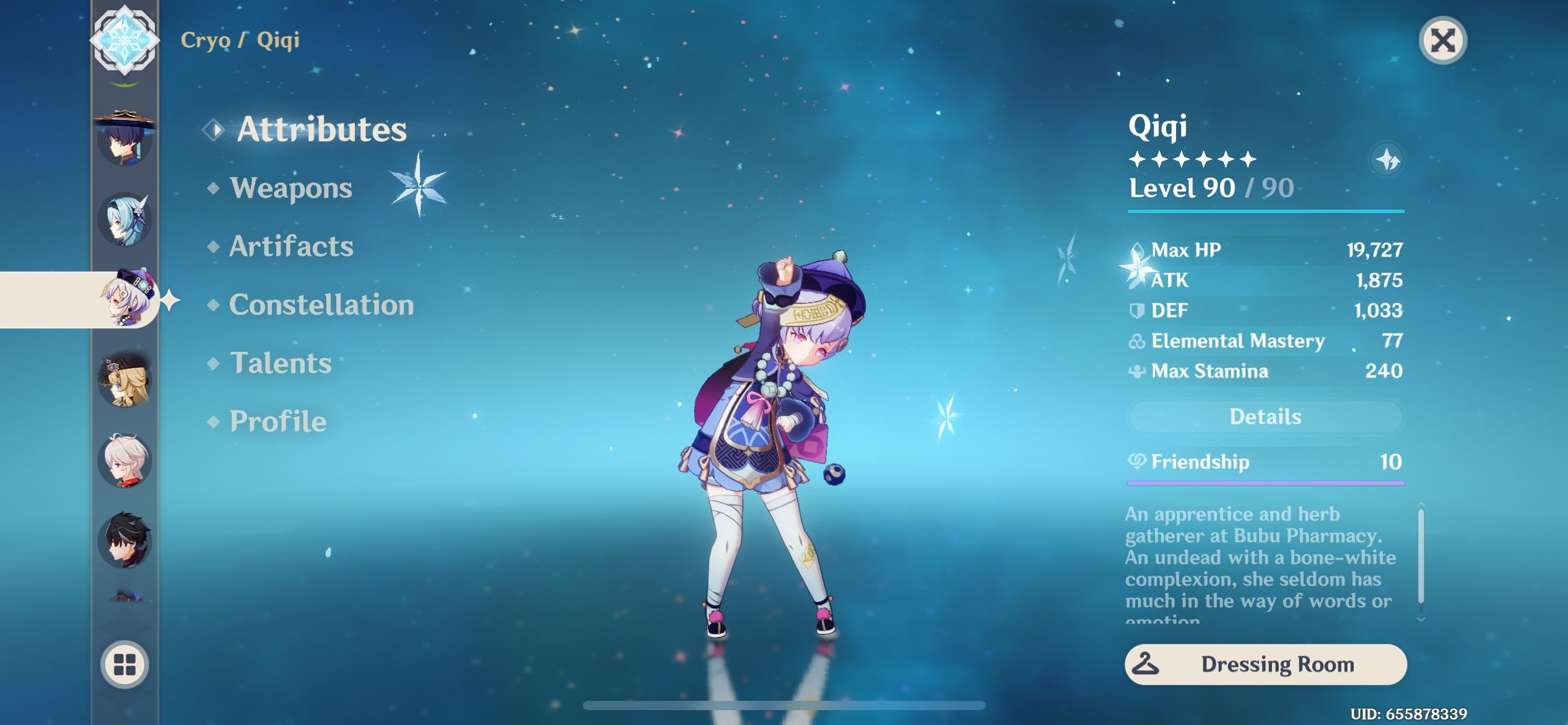This screenshot has height=725, width=1568.
Task: Switch to the Weapons section
Action: coord(291,188)
